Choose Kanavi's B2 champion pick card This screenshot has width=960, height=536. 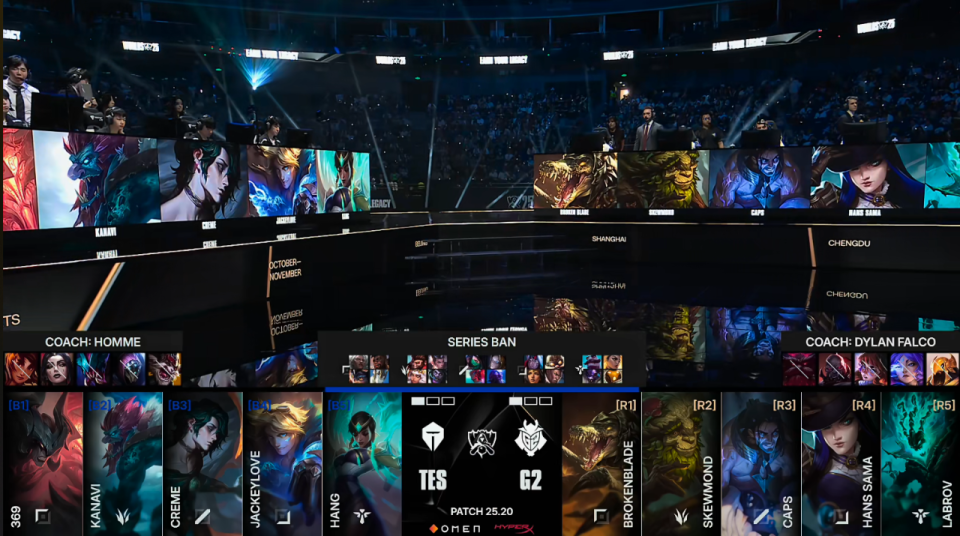click(122, 462)
